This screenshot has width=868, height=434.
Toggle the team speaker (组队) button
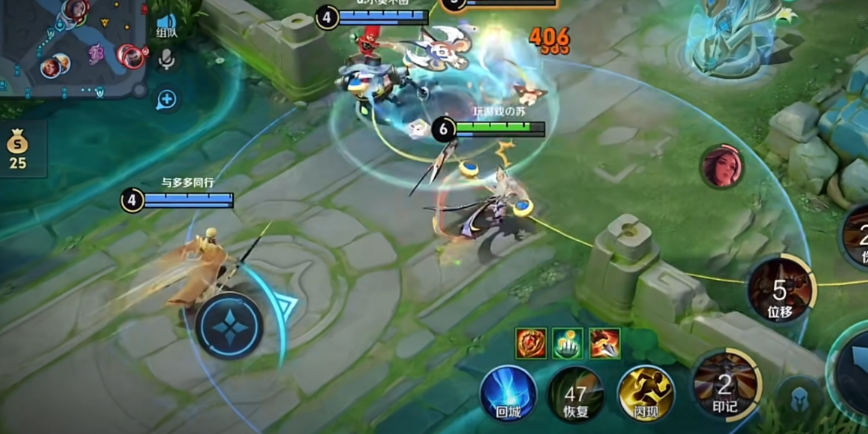click(166, 26)
